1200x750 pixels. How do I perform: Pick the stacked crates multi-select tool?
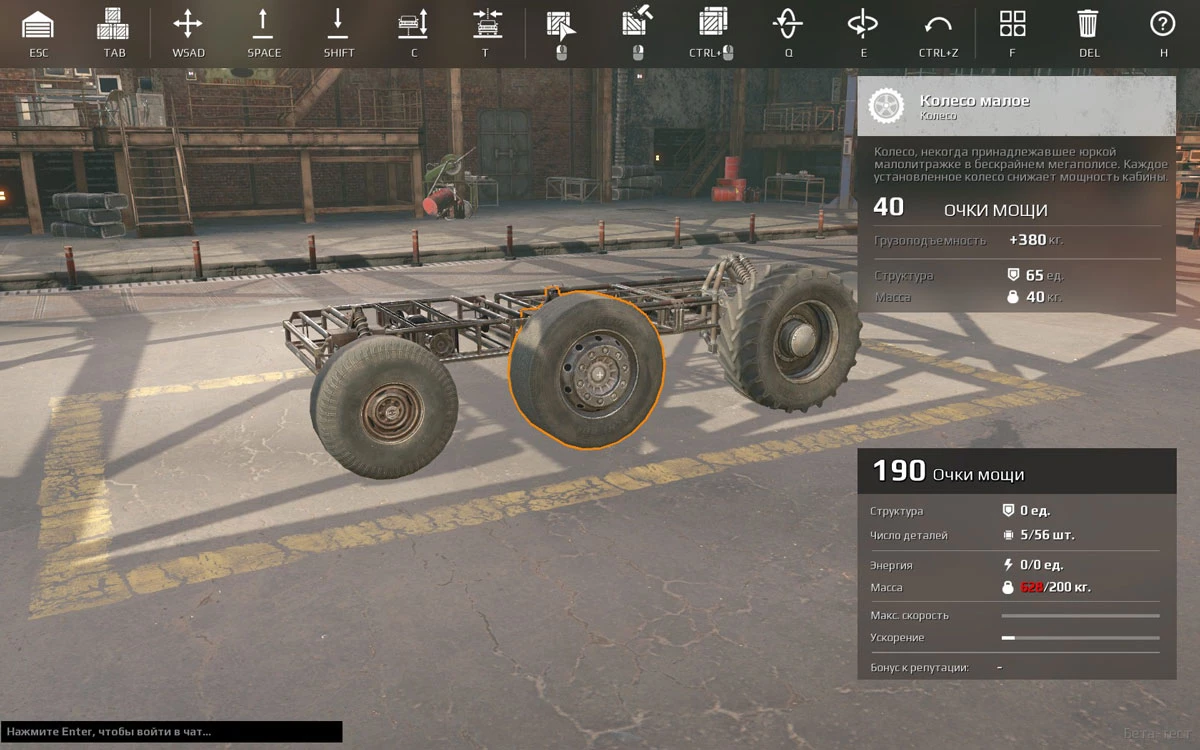click(712, 24)
